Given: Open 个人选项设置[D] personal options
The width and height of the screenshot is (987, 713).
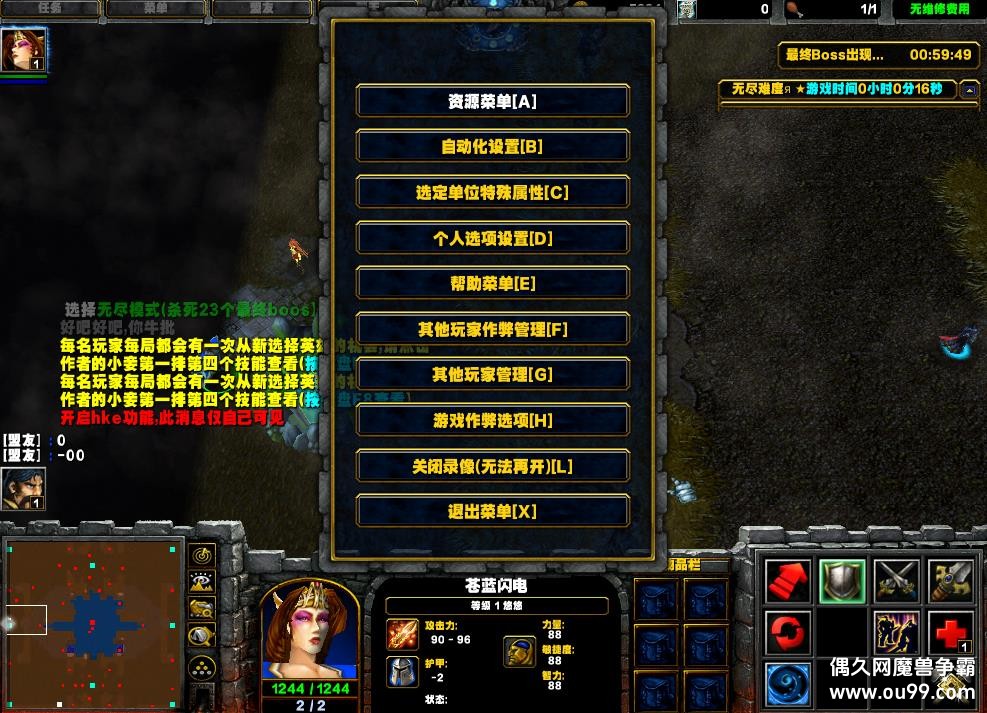Looking at the screenshot, I should click(x=492, y=239).
